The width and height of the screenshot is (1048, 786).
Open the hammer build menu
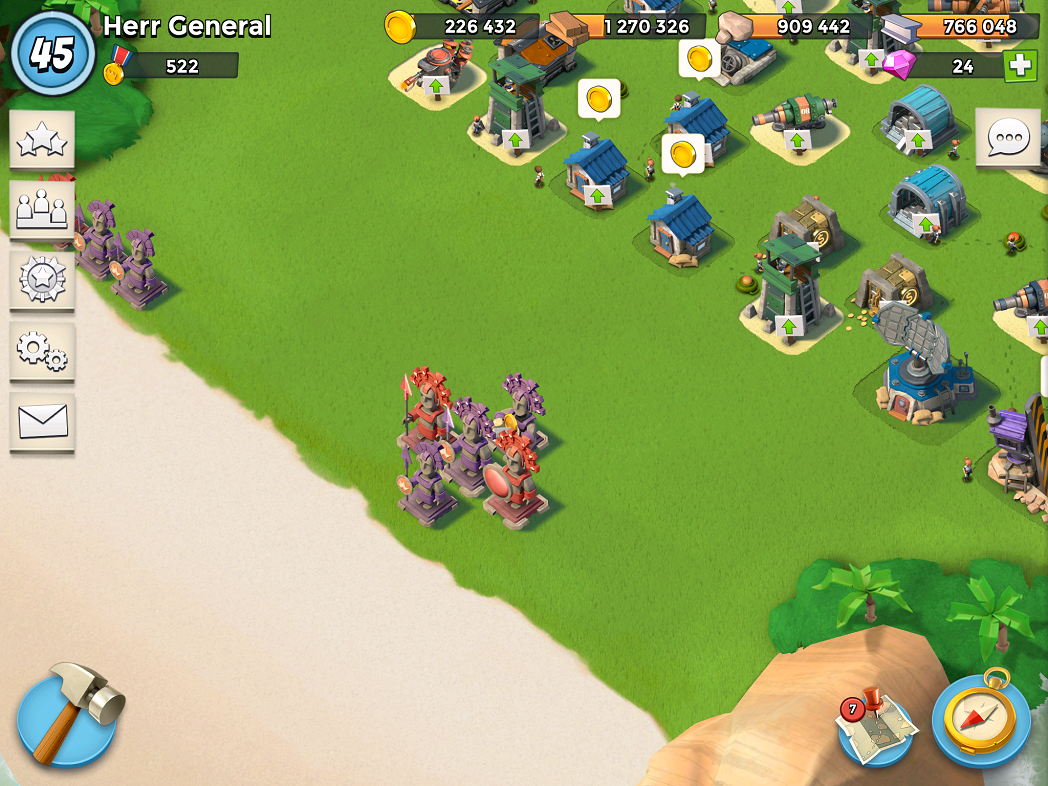67,716
